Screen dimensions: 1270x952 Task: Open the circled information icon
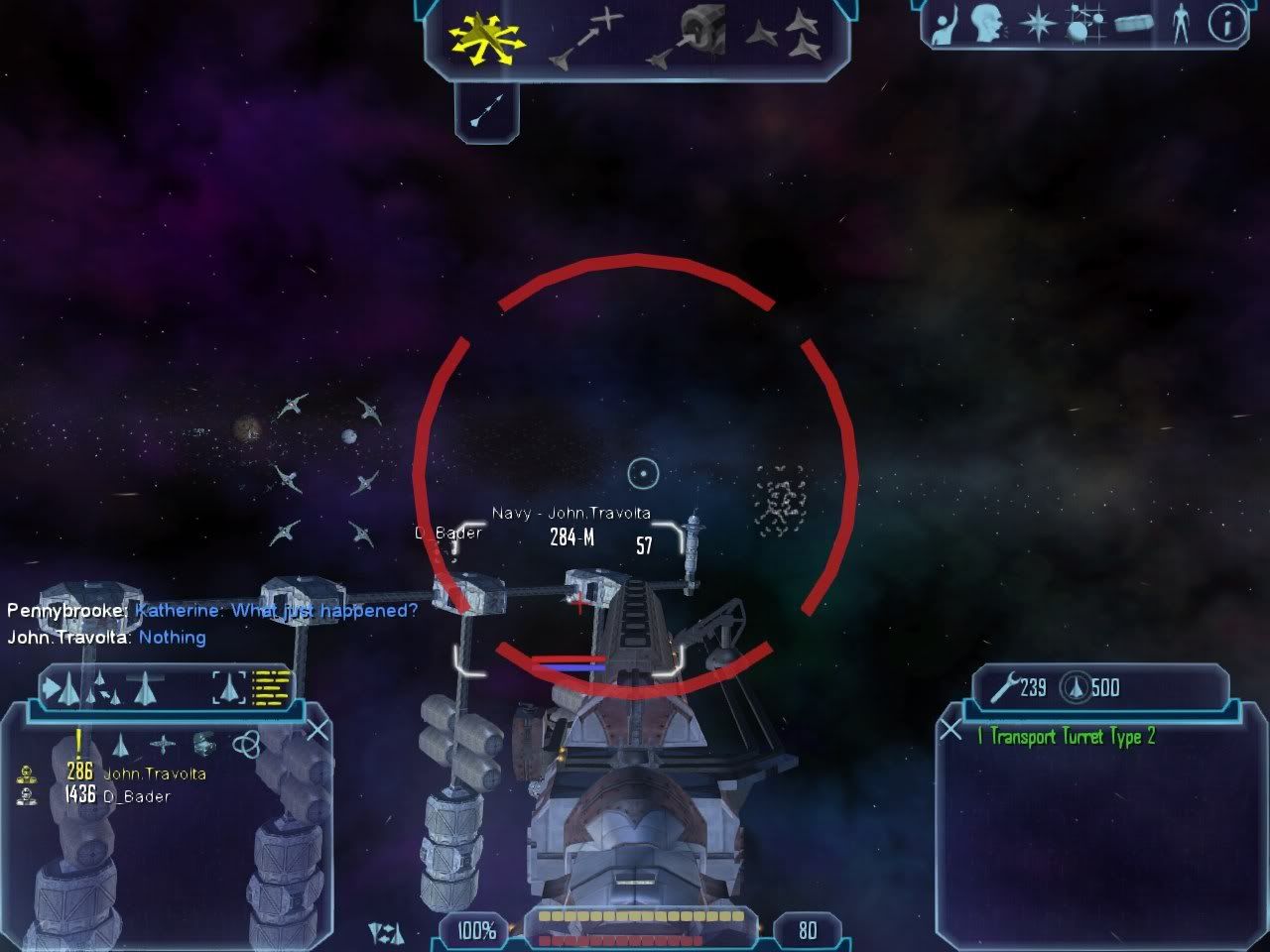pyautogui.click(x=1226, y=25)
